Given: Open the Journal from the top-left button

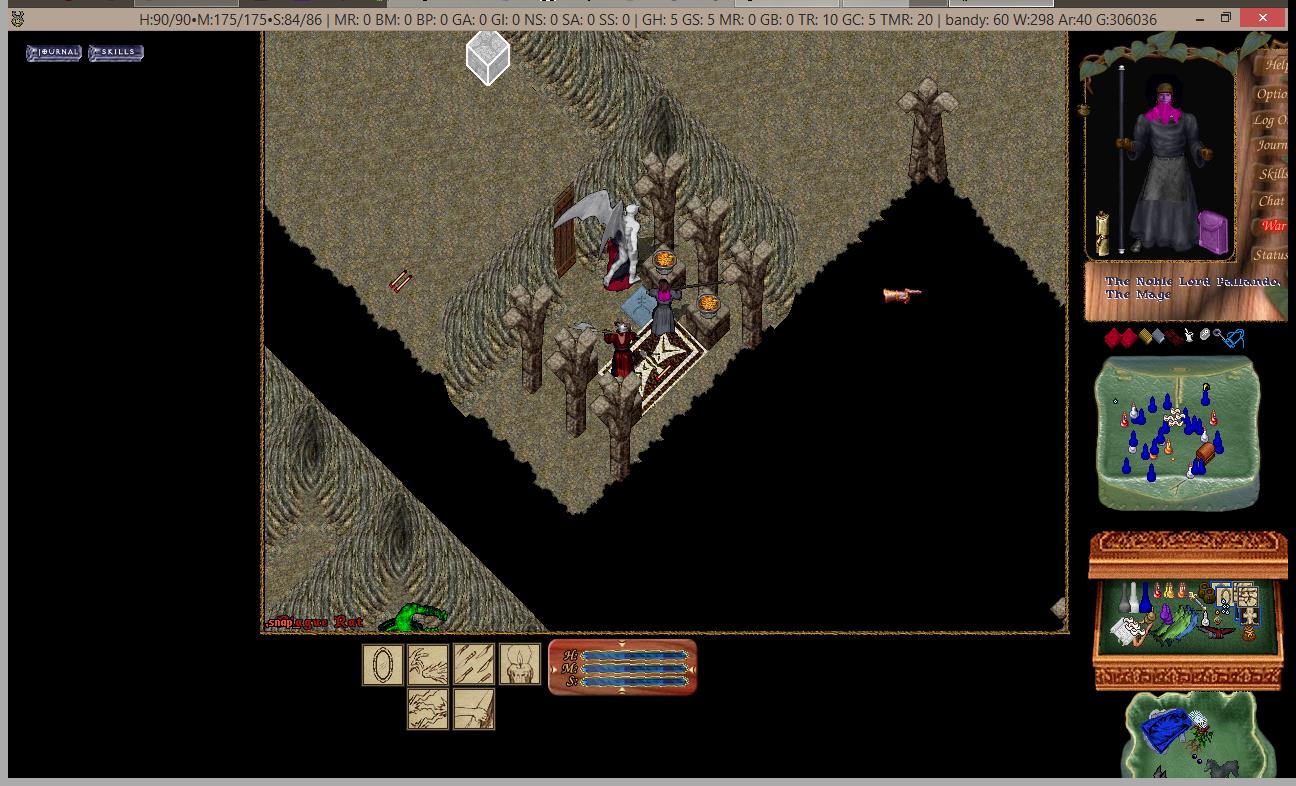Looking at the screenshot, I should 54,52.
